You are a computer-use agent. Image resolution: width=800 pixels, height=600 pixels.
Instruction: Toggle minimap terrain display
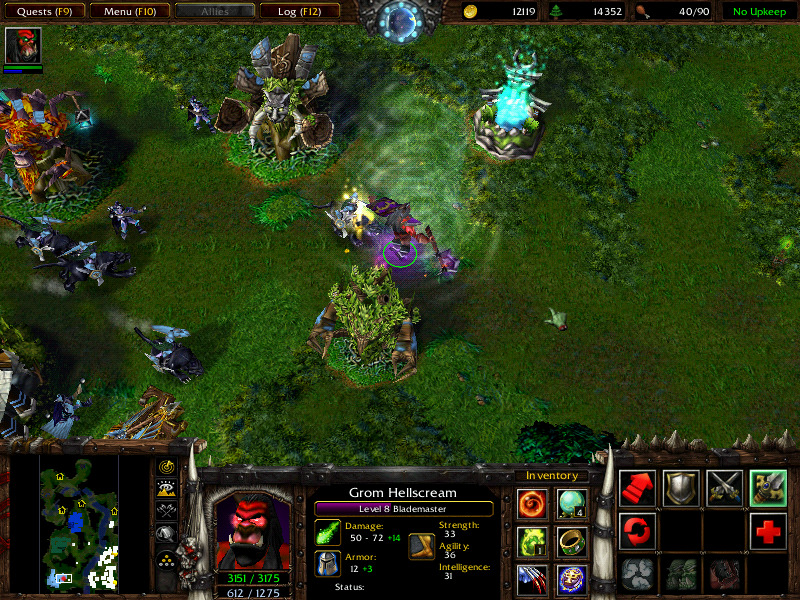(x=167, y=488)
